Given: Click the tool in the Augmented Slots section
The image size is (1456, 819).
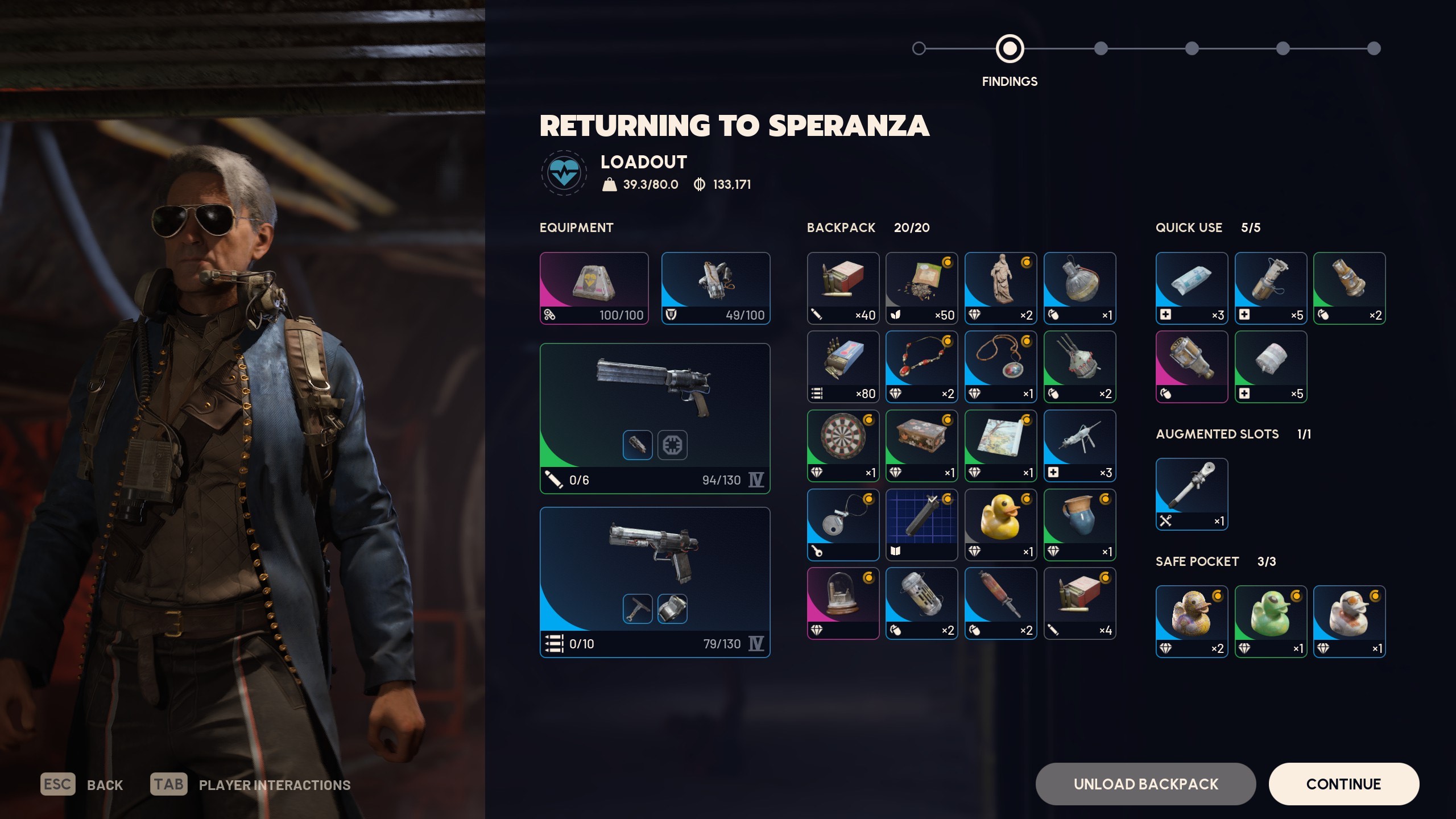Looking at the screenshot, I should click(1192, 494).
